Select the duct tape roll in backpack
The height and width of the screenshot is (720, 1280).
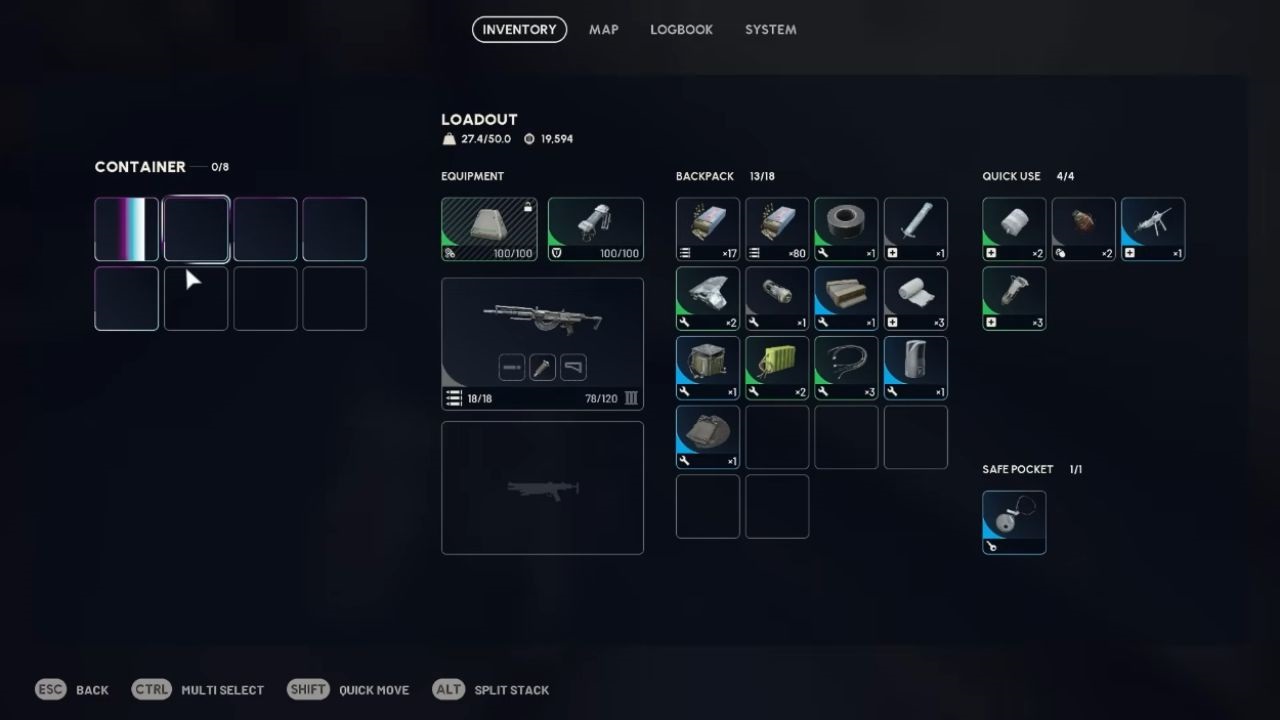(846, 228)
